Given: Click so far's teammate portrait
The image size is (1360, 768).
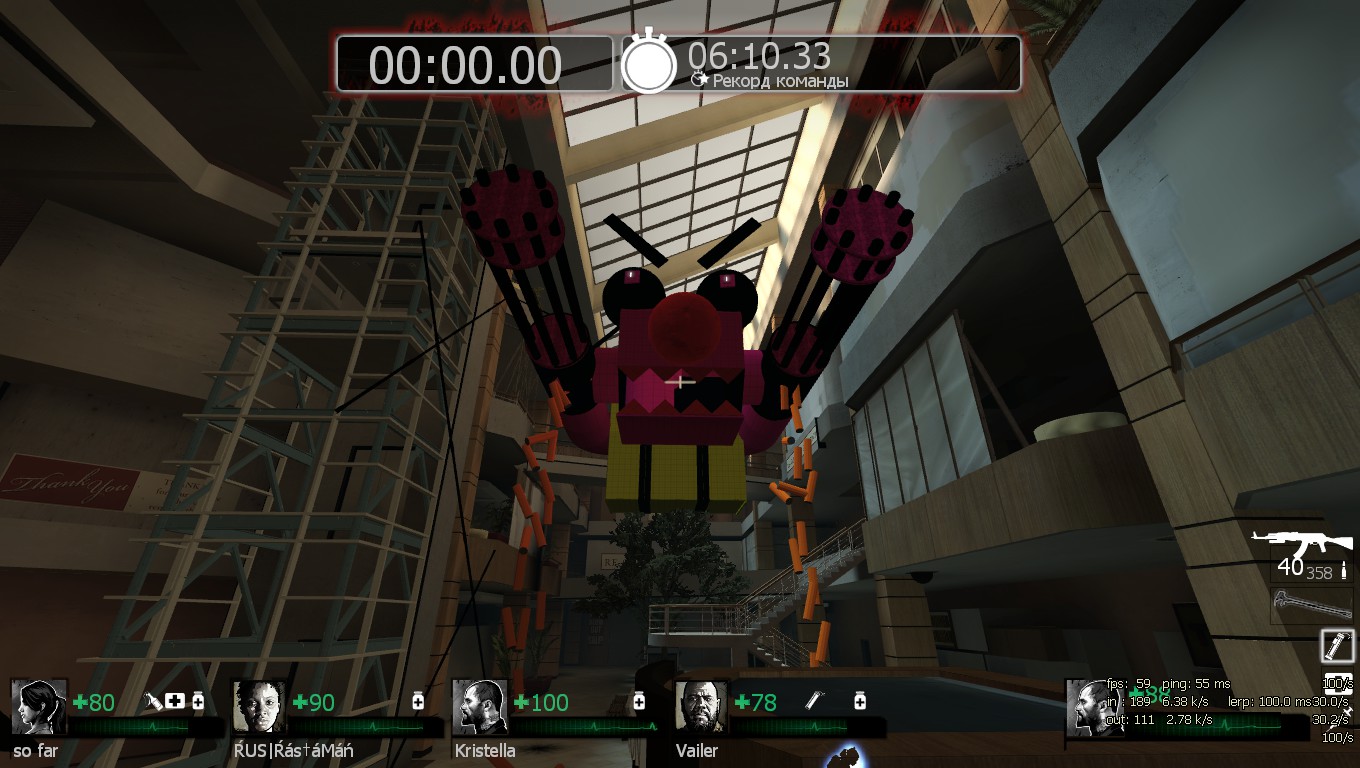Looking at the screenshot, I should (x=39, y=708).
